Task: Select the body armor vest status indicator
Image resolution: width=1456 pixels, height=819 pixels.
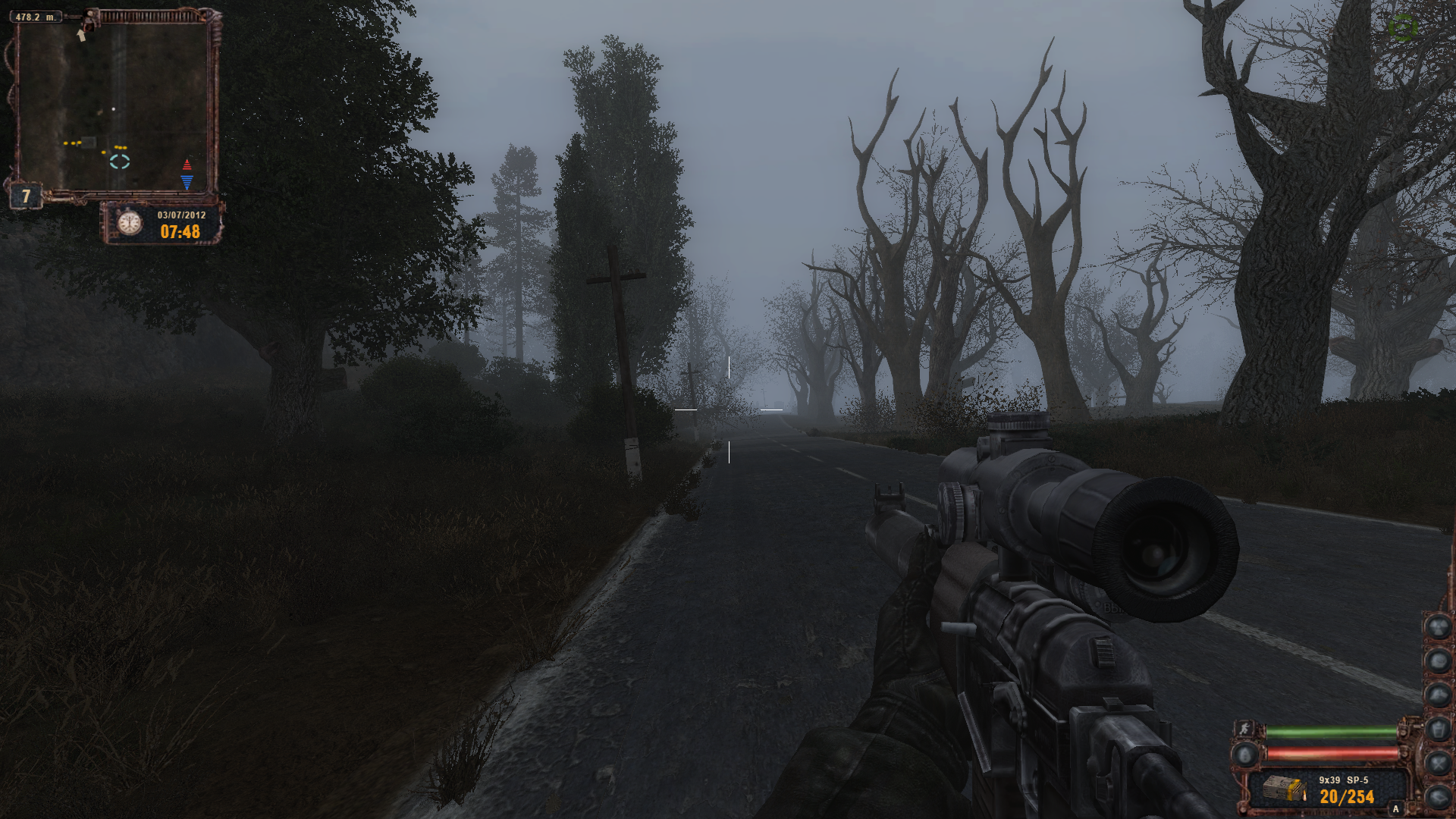Action: pyautogui.click(x=1438, y=730)
